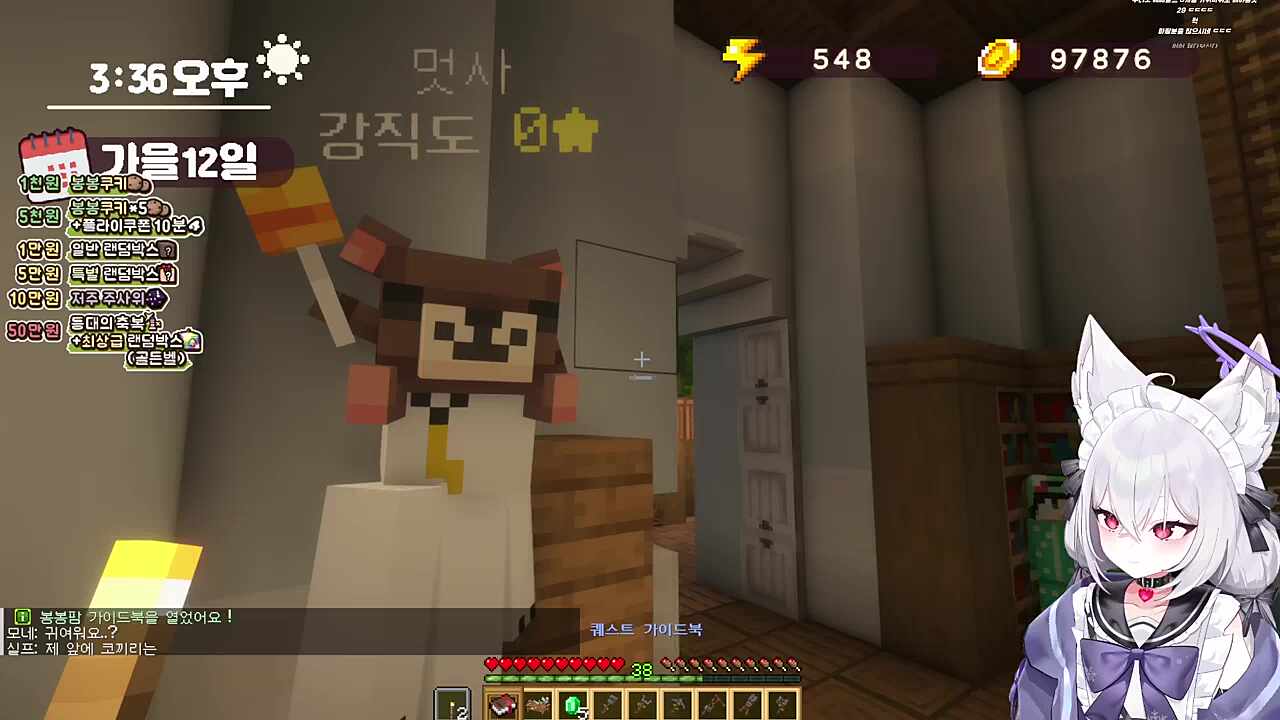The image size is (1280, 720).
Task: Select the crossbow in the second hotbar slot
Action: (538, 703)
